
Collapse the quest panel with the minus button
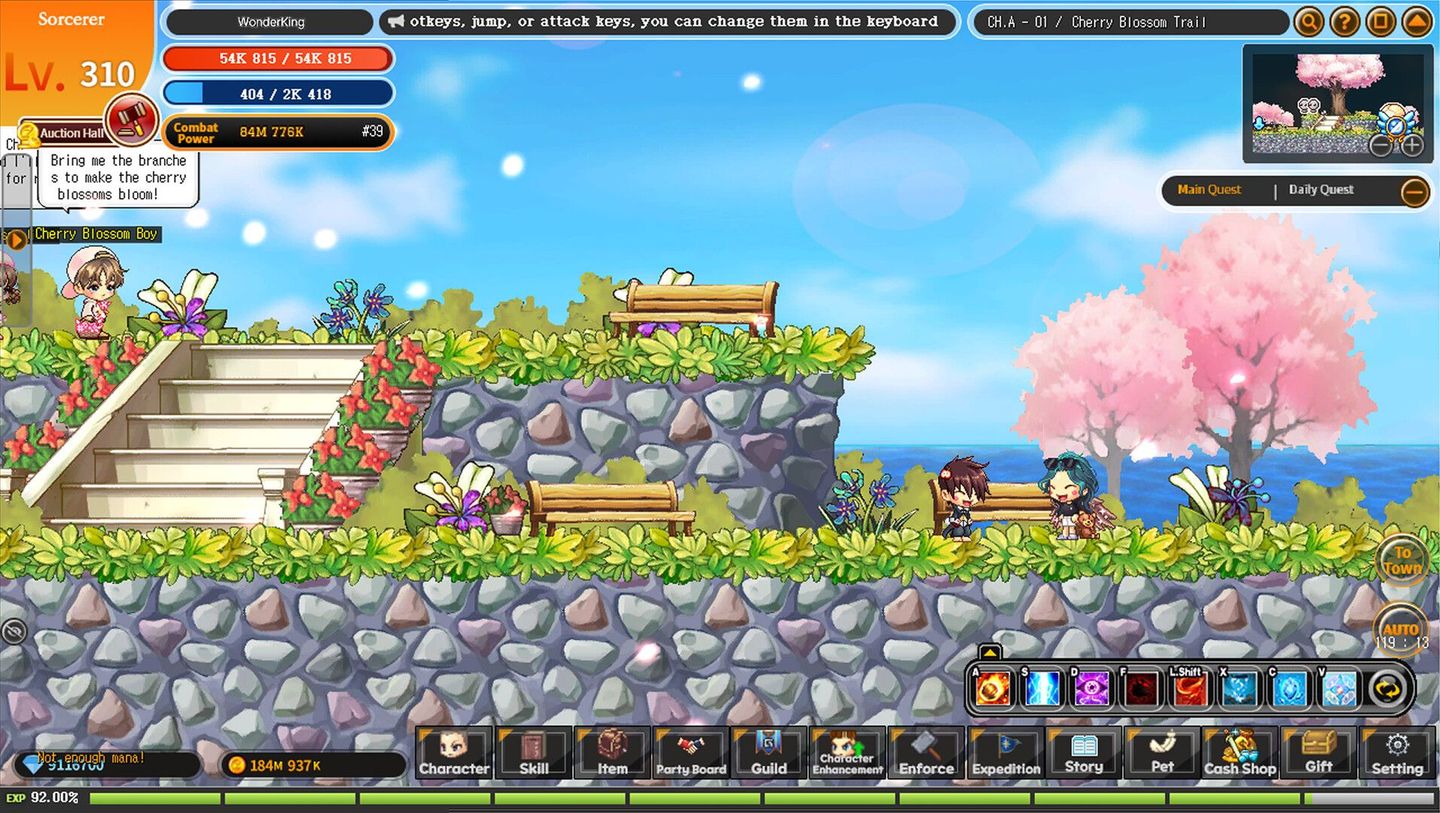pos(1416,191)
